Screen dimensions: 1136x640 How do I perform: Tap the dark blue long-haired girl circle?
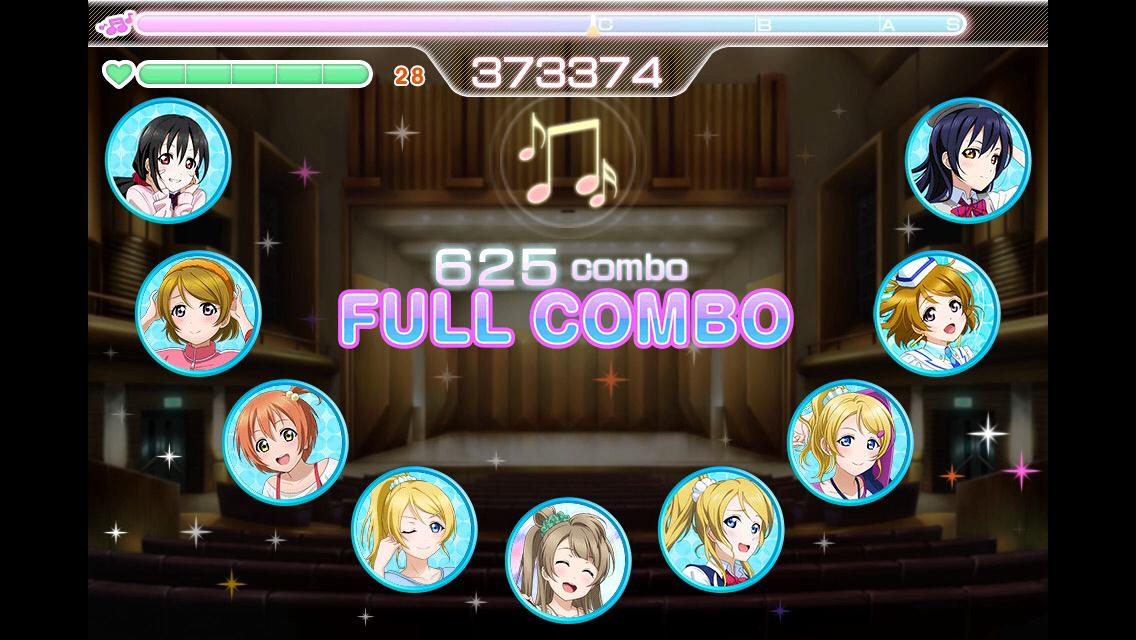(967, 160)
